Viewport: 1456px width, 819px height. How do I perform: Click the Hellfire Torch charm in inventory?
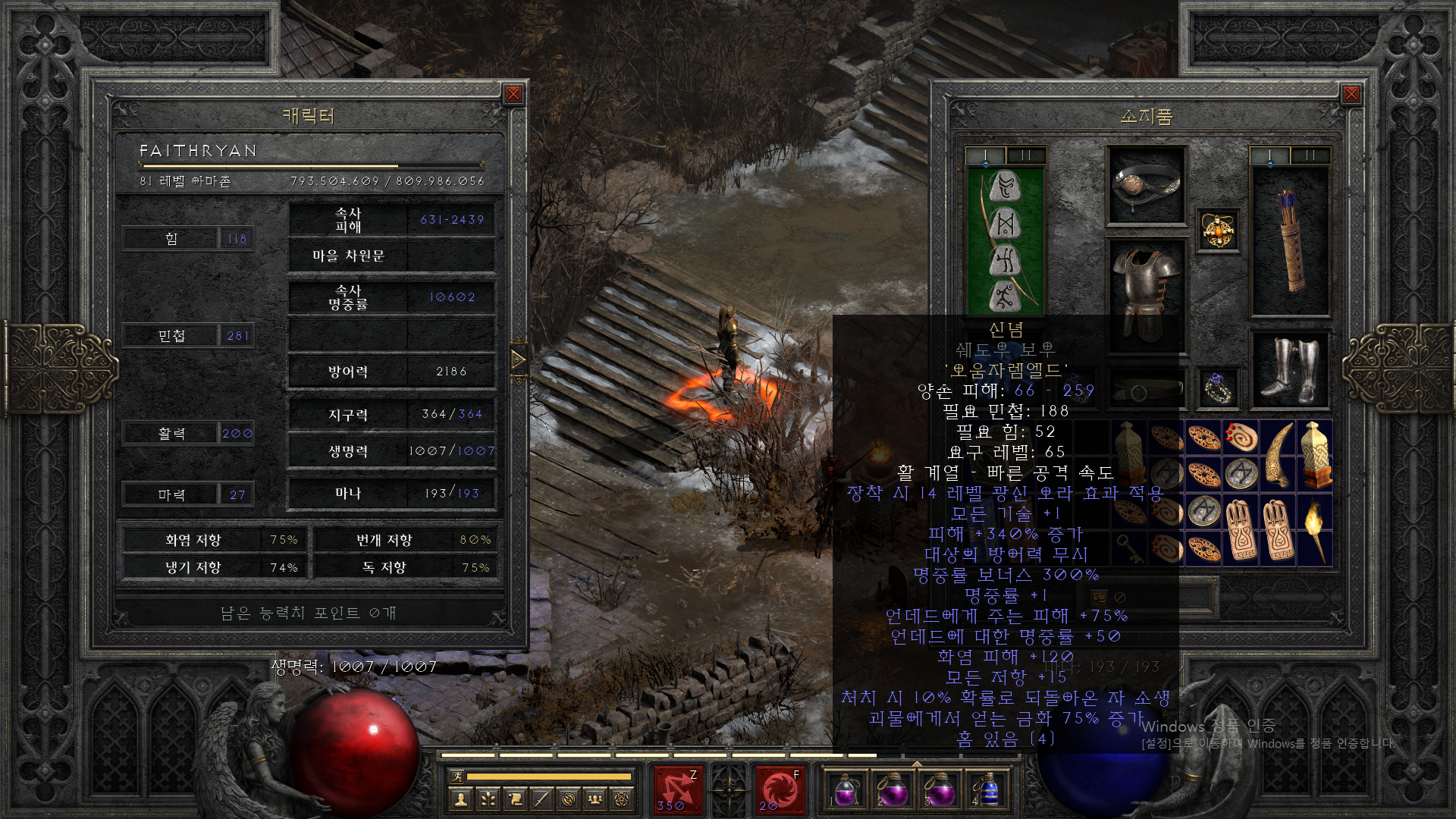[1315, 531]
